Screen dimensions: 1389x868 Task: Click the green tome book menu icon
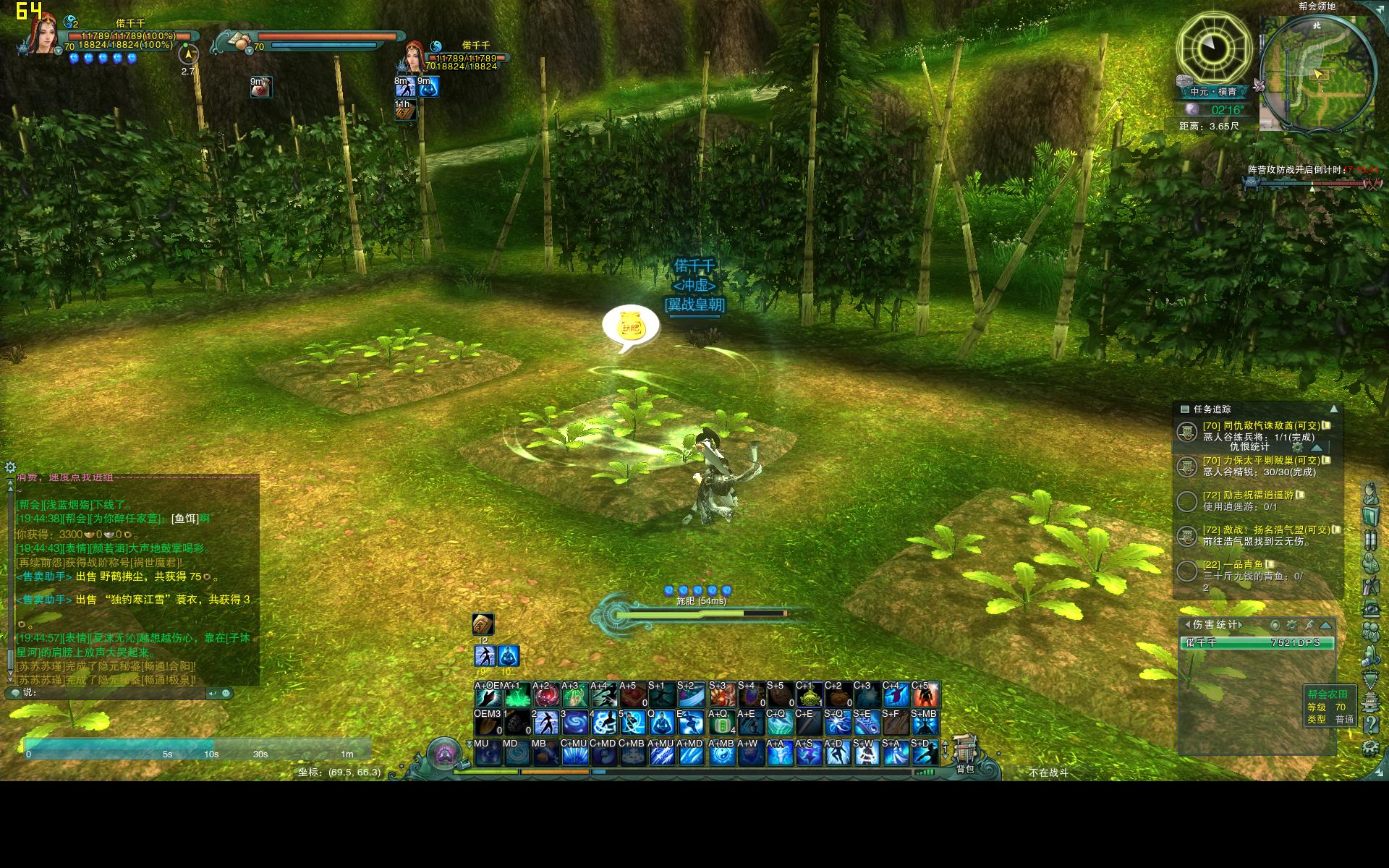point(1370,516)
